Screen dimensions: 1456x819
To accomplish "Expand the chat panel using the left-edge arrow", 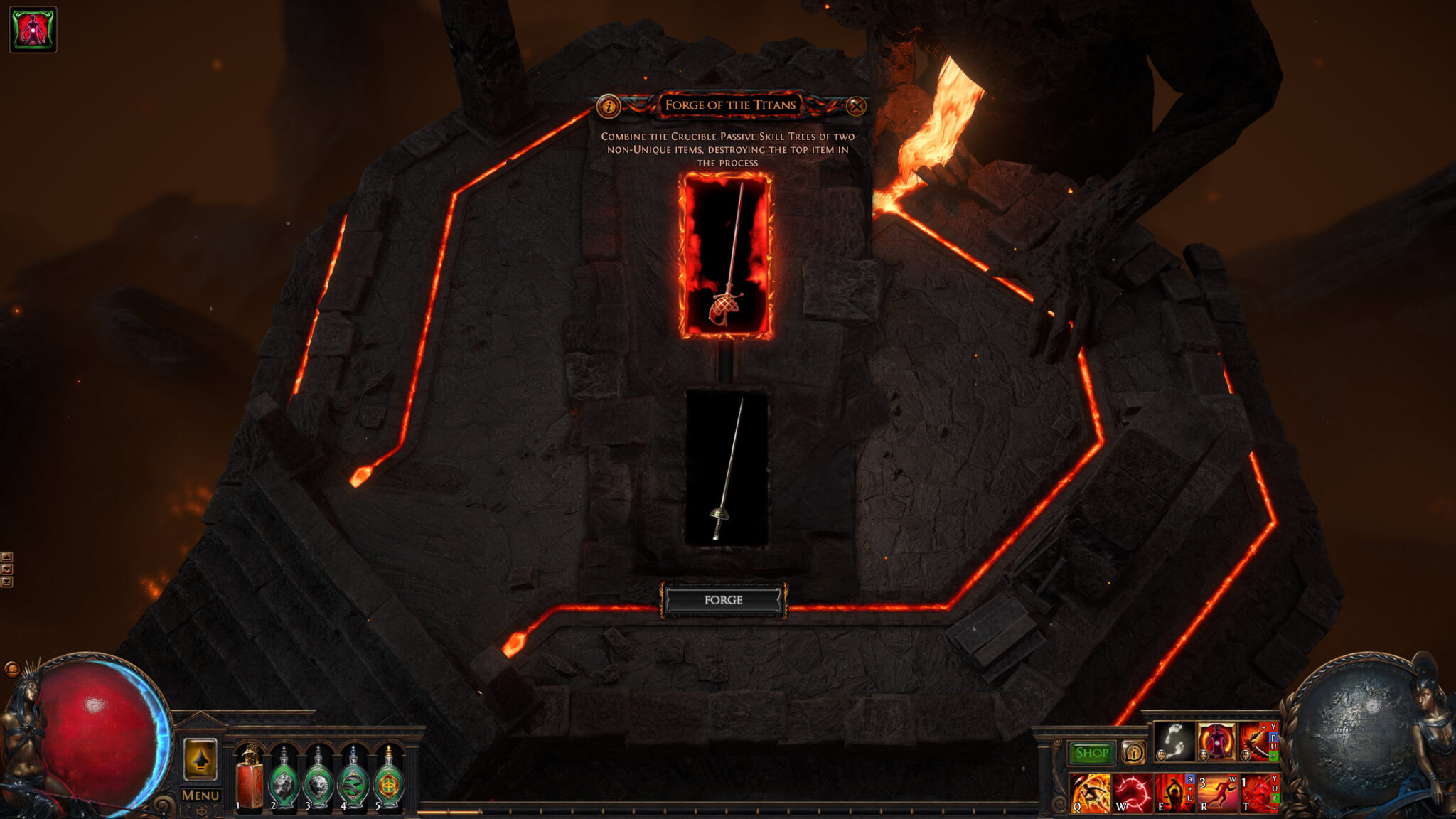I will [x=6, y=557].
